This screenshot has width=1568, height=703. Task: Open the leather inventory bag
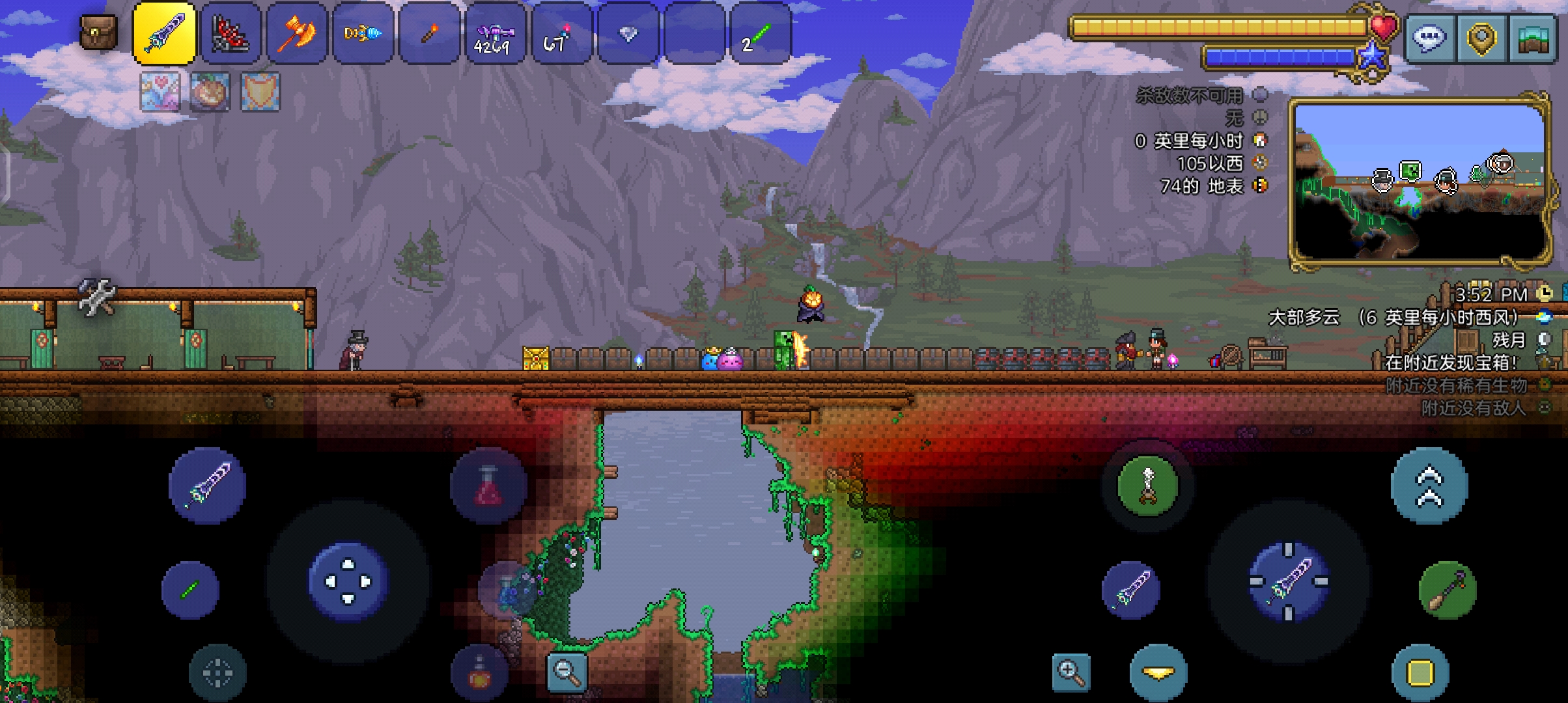(98, 33)
